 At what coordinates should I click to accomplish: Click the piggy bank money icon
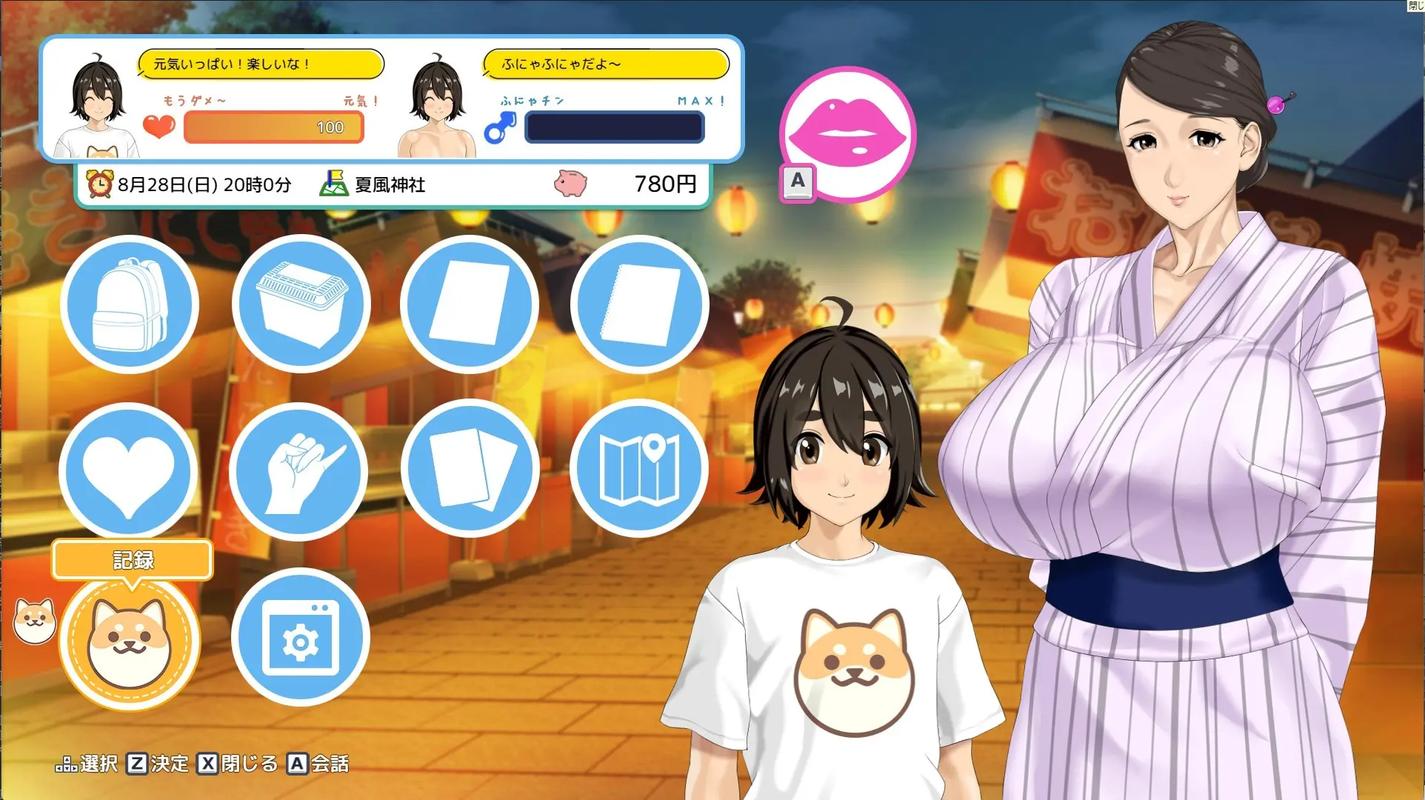click(569, 184)
